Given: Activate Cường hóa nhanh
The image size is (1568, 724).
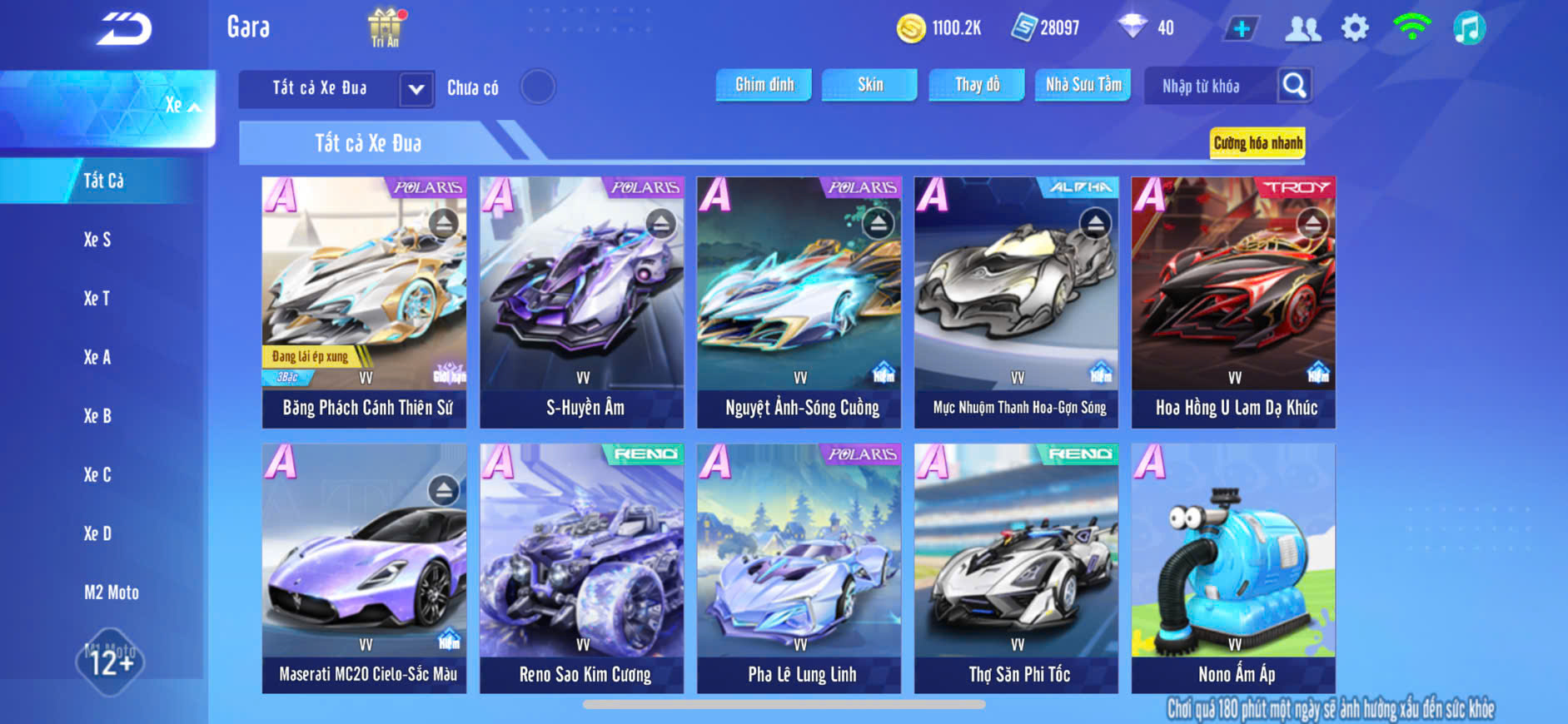Looking at the screenshot, I should (x=1257, y=143).
